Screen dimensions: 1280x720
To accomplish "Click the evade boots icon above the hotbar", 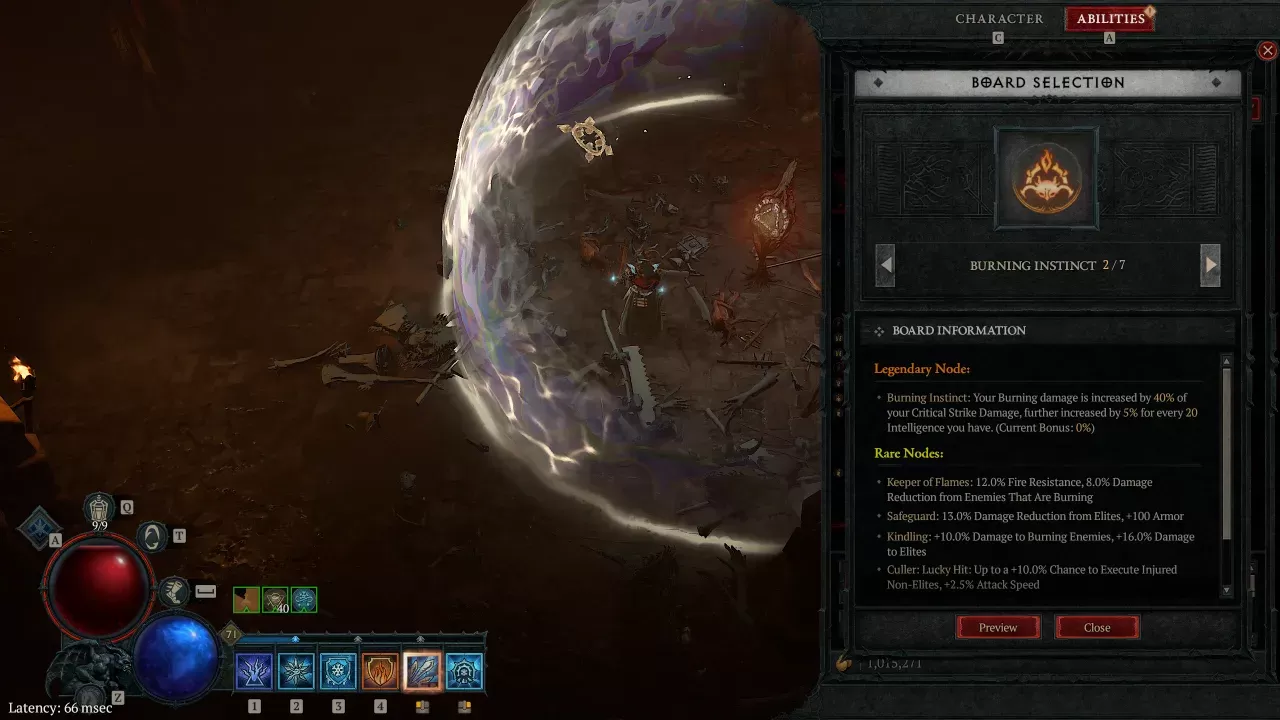I will [x=176, y=591].
